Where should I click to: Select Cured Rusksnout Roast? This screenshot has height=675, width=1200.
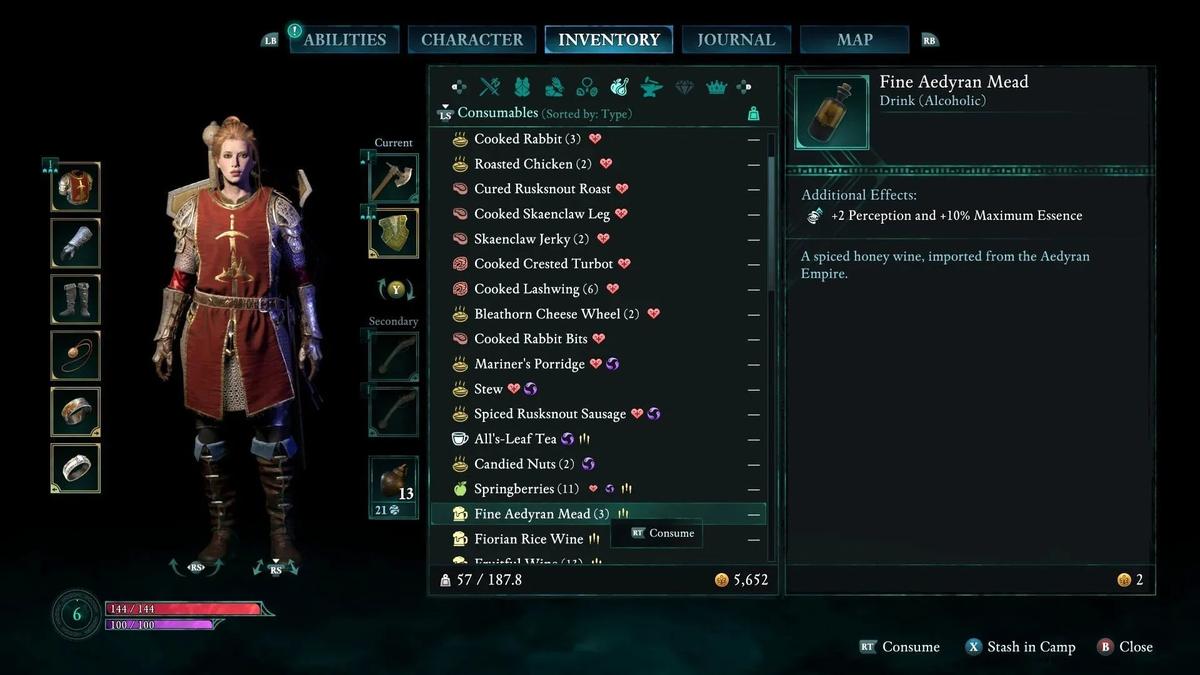click(x=542, y=189)
